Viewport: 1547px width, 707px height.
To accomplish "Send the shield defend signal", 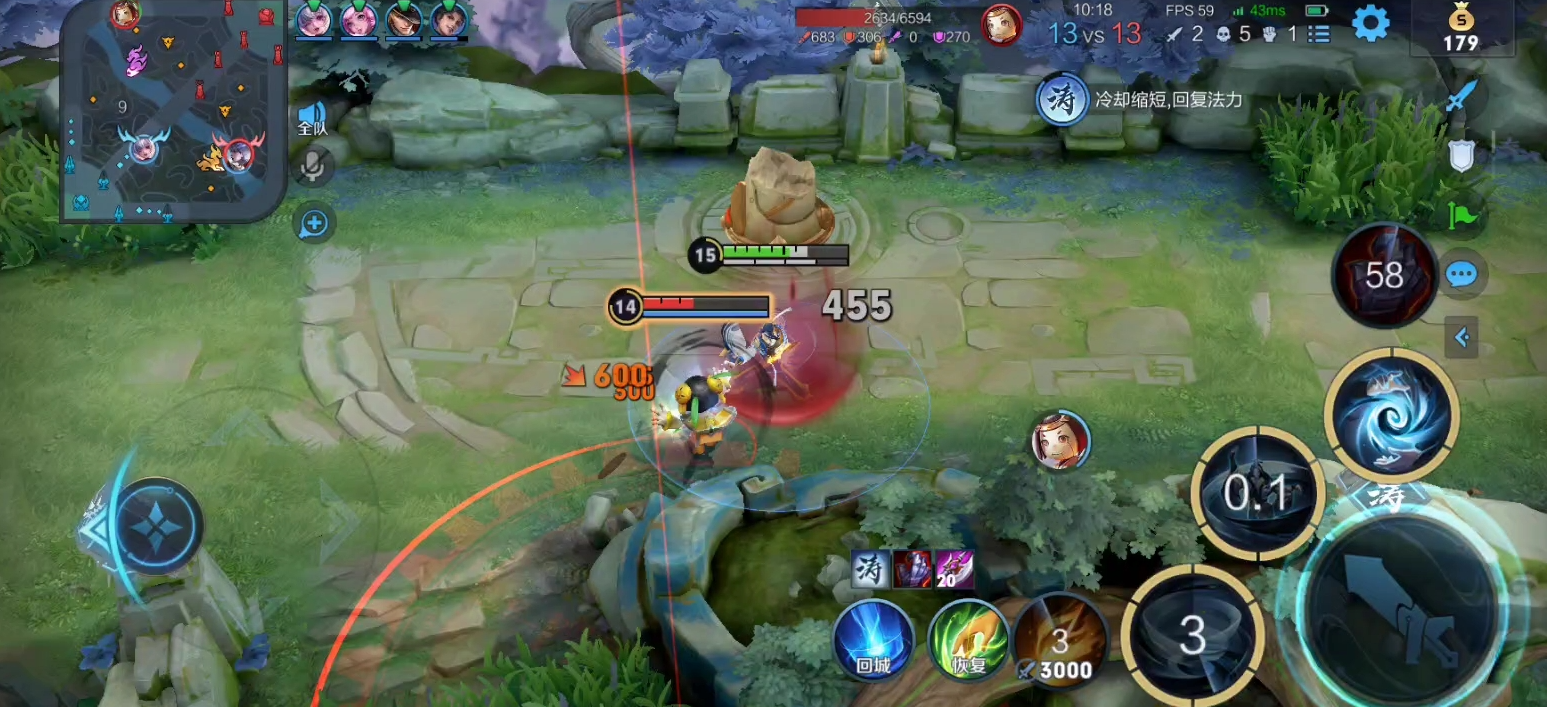I will coord(1461,155).
